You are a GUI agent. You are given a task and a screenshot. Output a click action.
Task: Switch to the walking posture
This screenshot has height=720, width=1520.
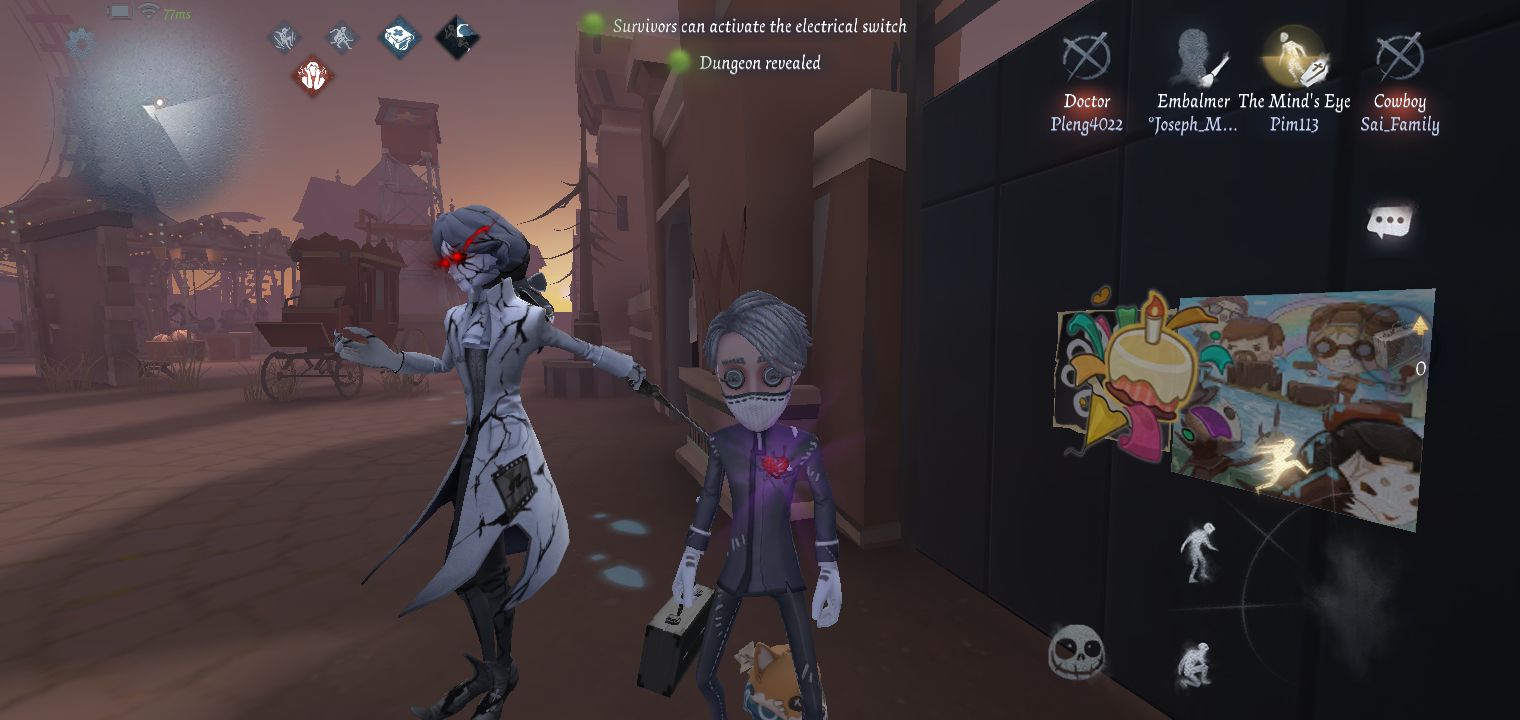pos(1196,551)
